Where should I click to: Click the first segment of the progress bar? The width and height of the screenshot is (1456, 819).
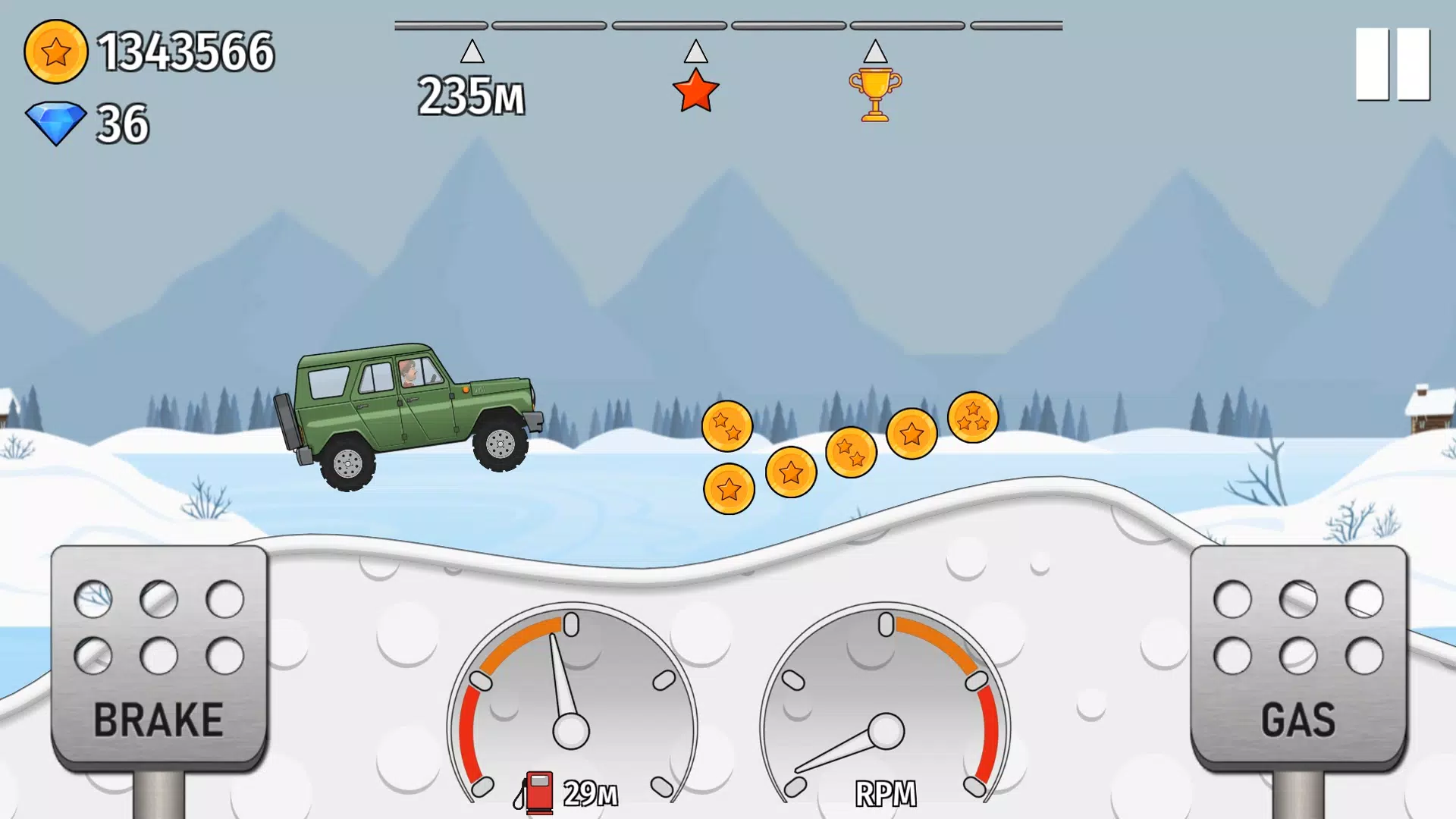pyautogui.click(x=440, y=25)
